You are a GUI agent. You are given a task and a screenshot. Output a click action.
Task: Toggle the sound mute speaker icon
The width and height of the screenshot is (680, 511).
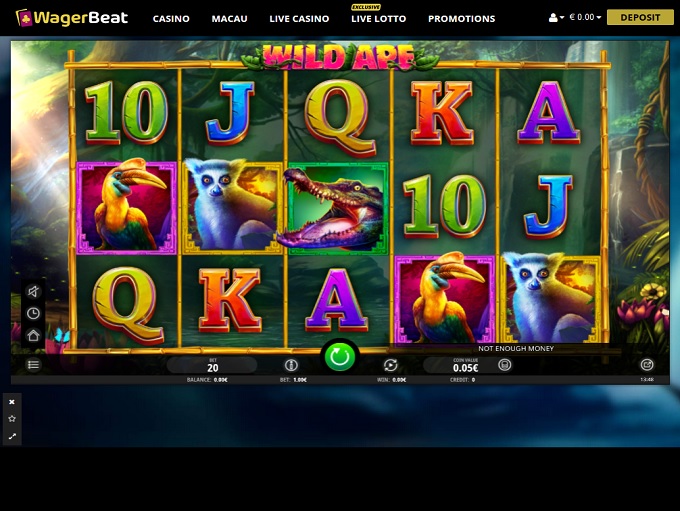coord(33,292)
